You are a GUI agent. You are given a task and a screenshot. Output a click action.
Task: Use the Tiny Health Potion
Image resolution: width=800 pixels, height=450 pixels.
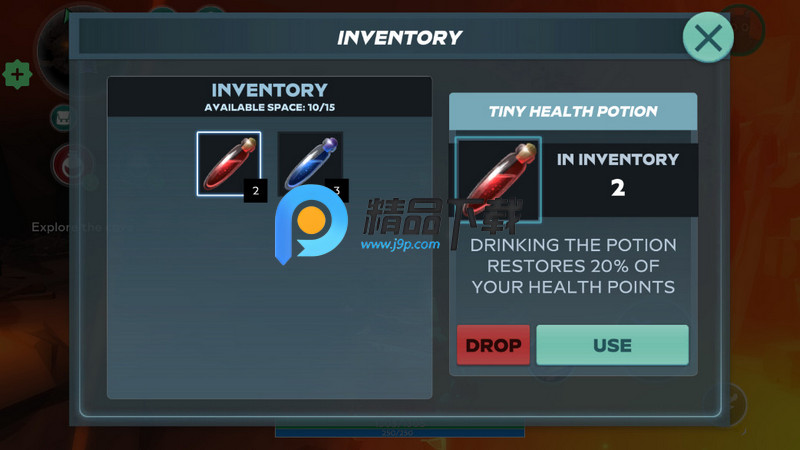[x=612, y=345]
